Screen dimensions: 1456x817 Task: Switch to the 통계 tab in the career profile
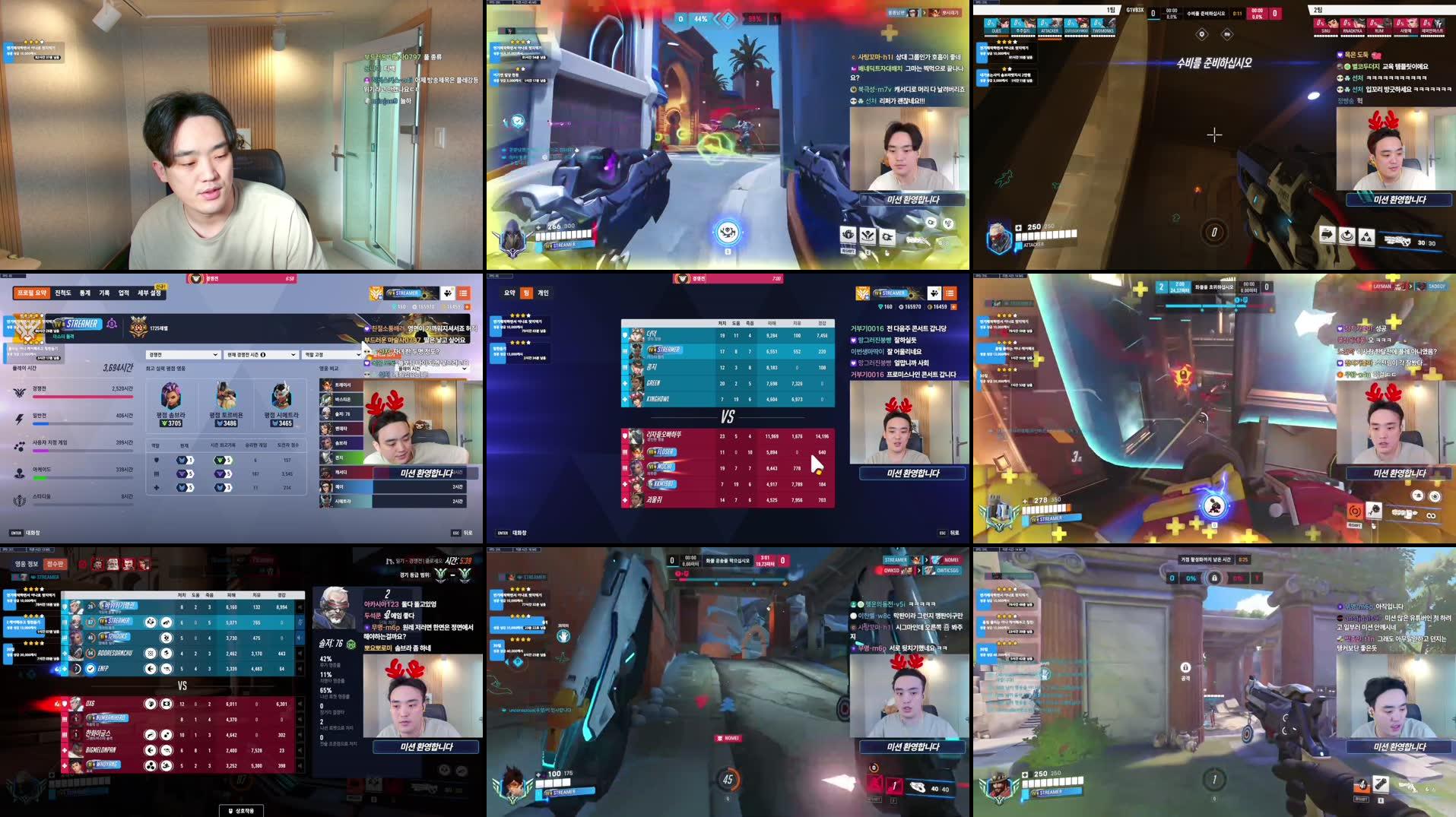pyautogui.click(x=86, y=293)
